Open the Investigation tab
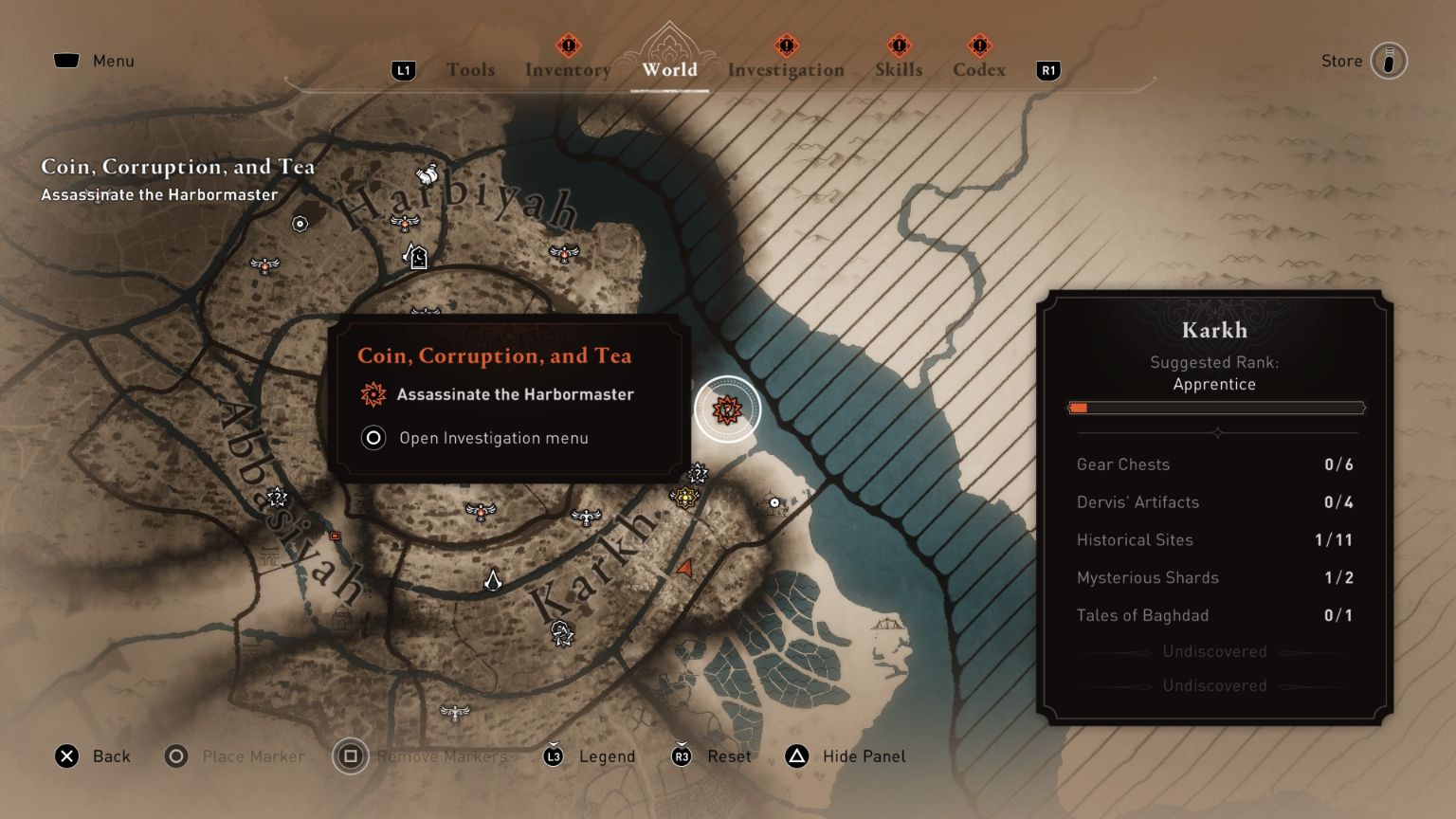 [x=786, y=69]
